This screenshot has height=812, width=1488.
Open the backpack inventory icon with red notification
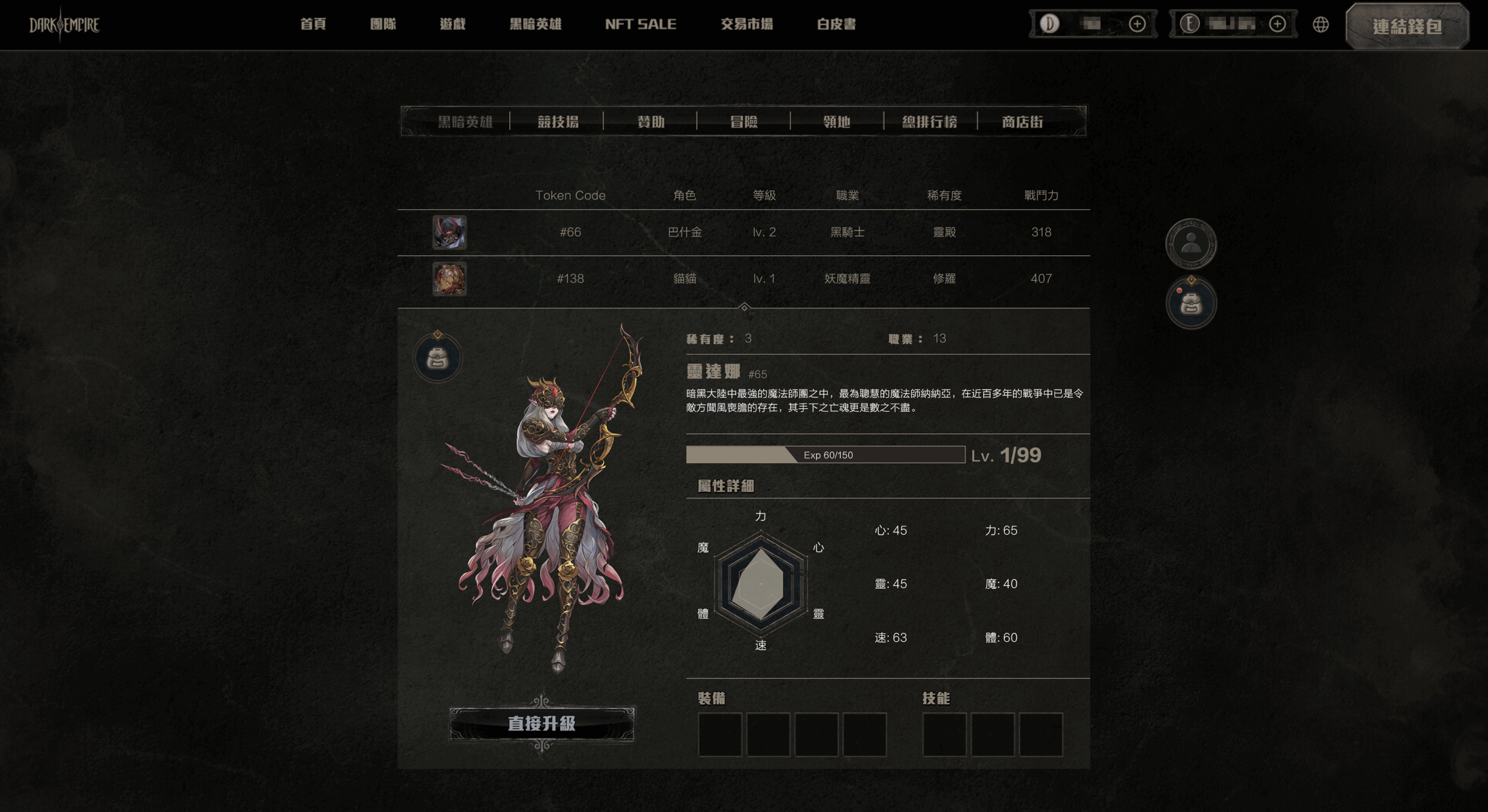(x=1190, y=303)
